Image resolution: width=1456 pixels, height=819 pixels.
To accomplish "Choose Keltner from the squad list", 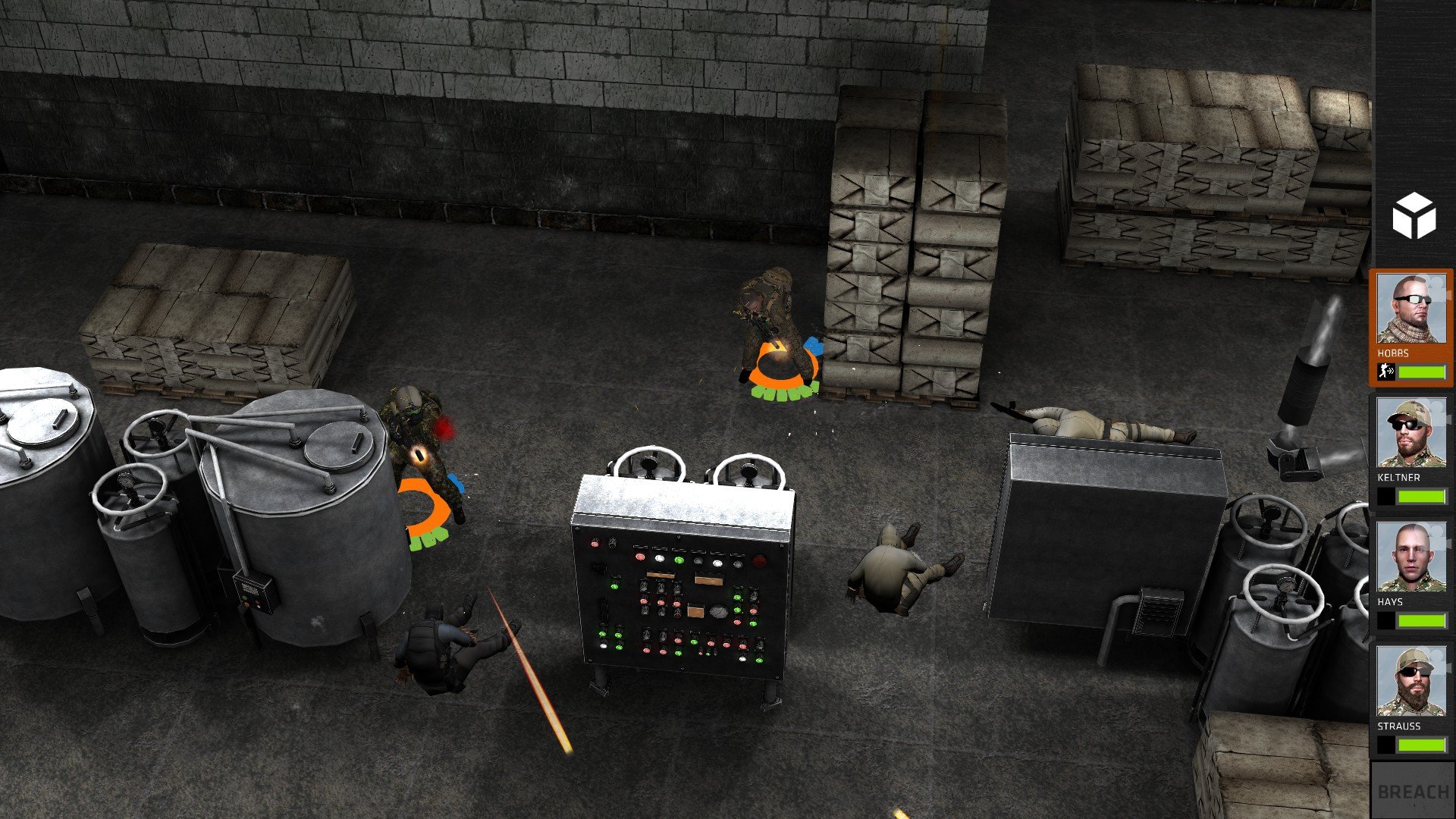I will pyautogui.click(x=1410, y=434).
